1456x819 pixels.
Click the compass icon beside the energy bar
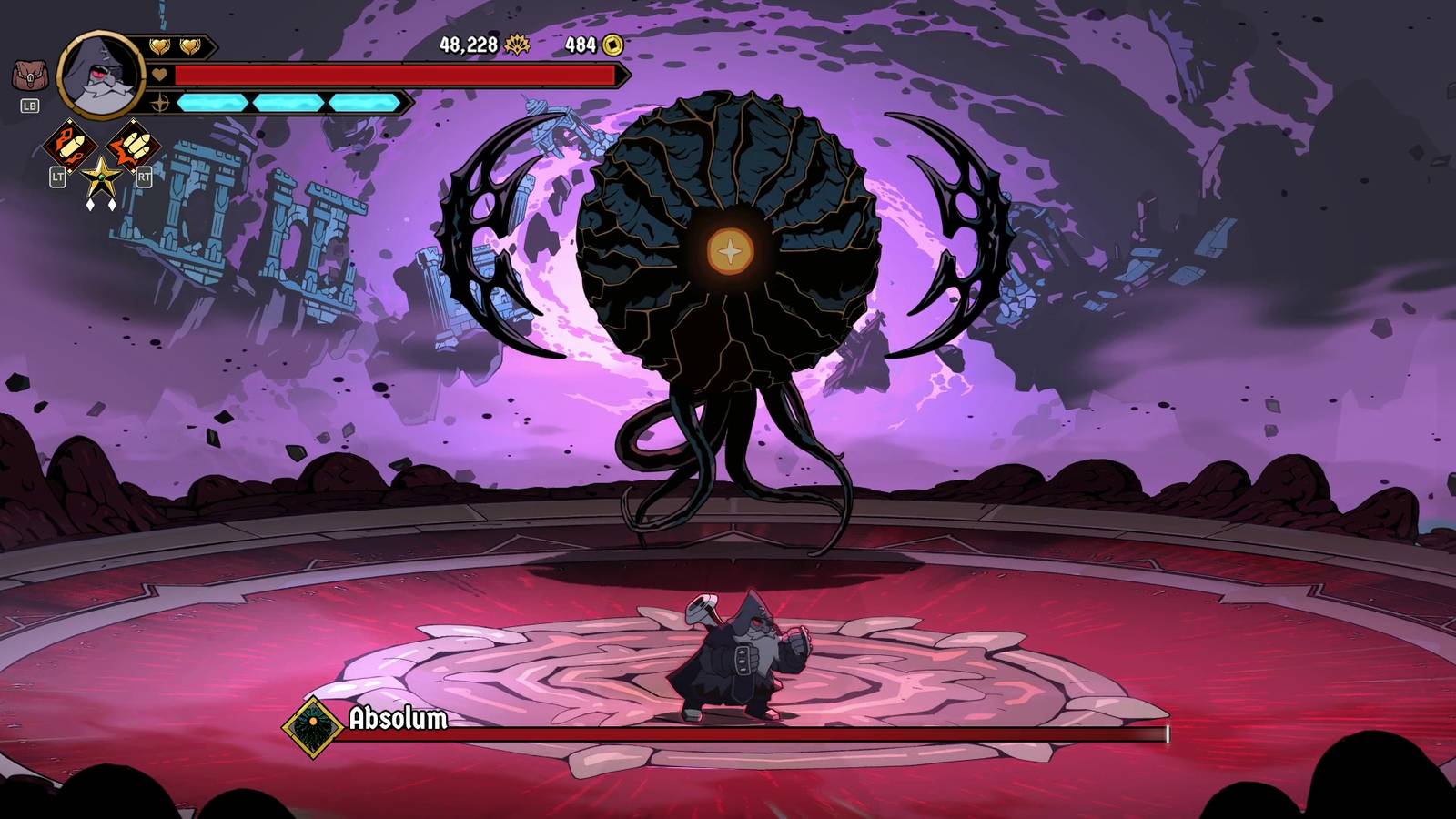point(160,103)
